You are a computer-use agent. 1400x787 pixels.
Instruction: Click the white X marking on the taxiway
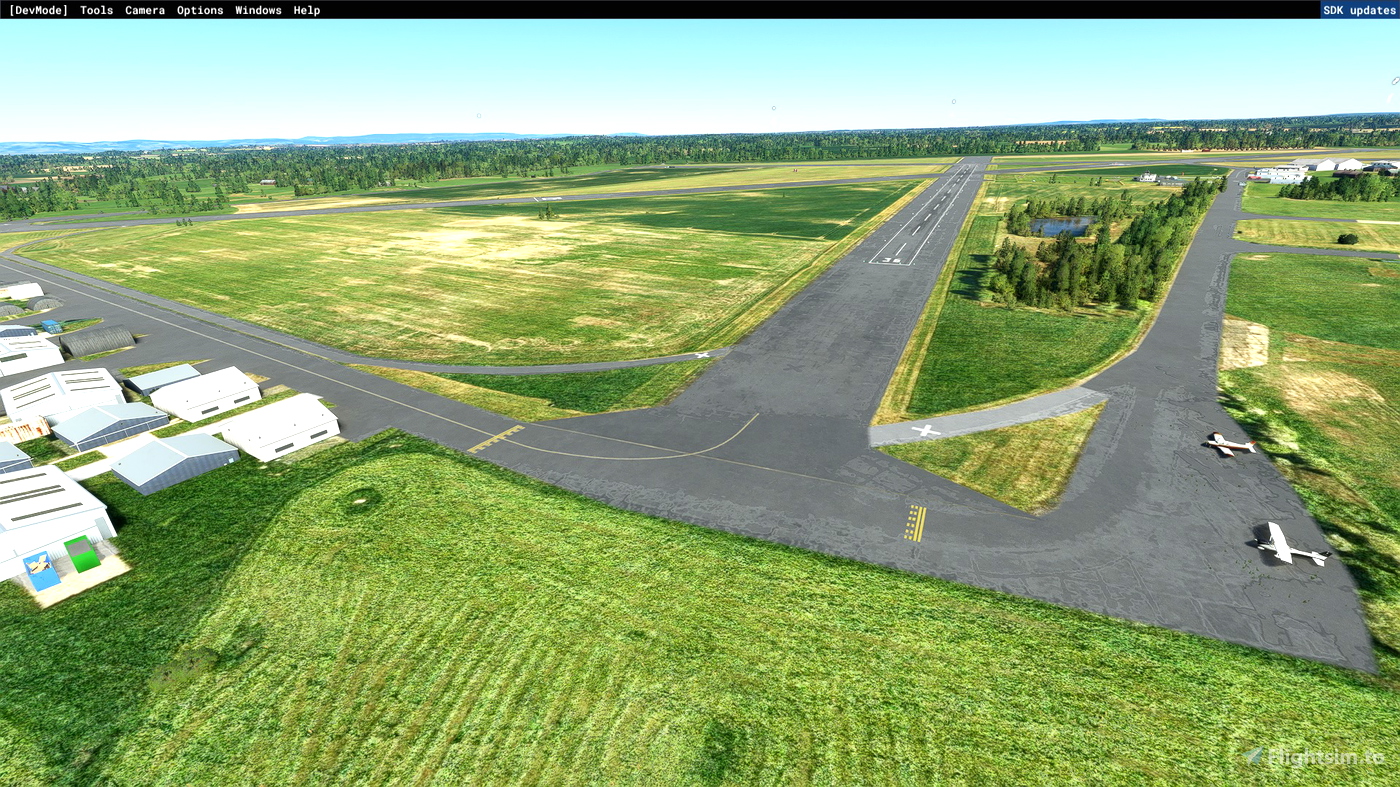coord(925,432)
